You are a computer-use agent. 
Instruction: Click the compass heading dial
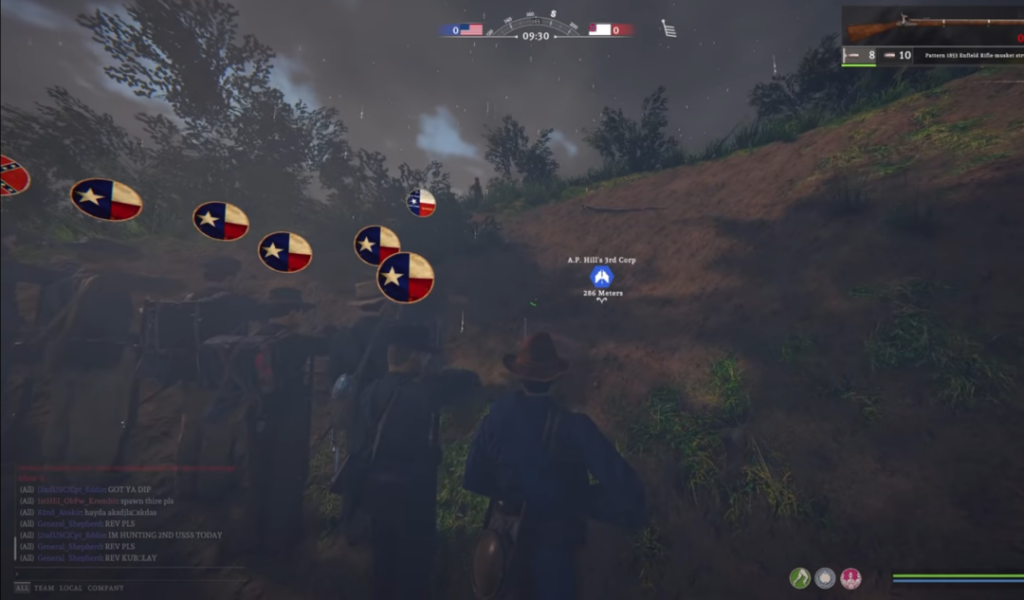(536, 22)
